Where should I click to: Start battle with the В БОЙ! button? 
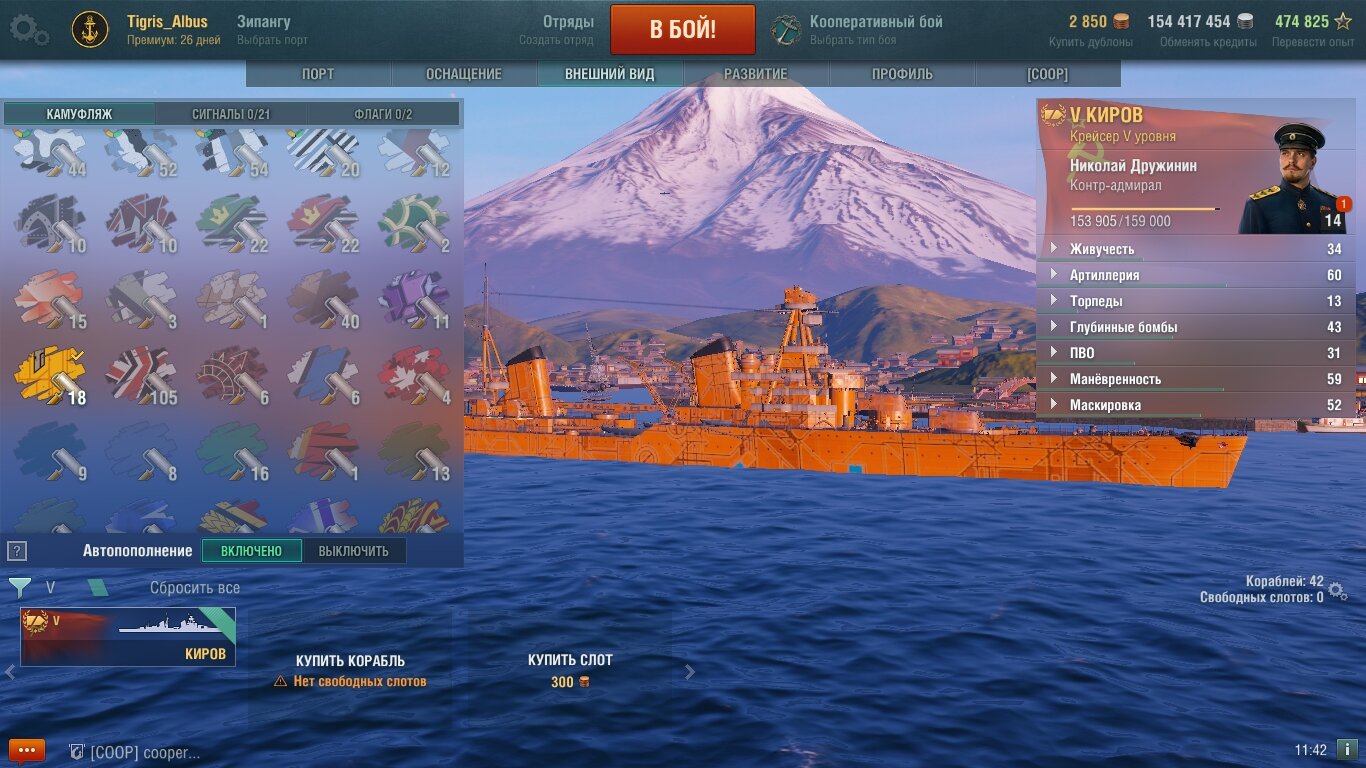[x=682, y=29]
